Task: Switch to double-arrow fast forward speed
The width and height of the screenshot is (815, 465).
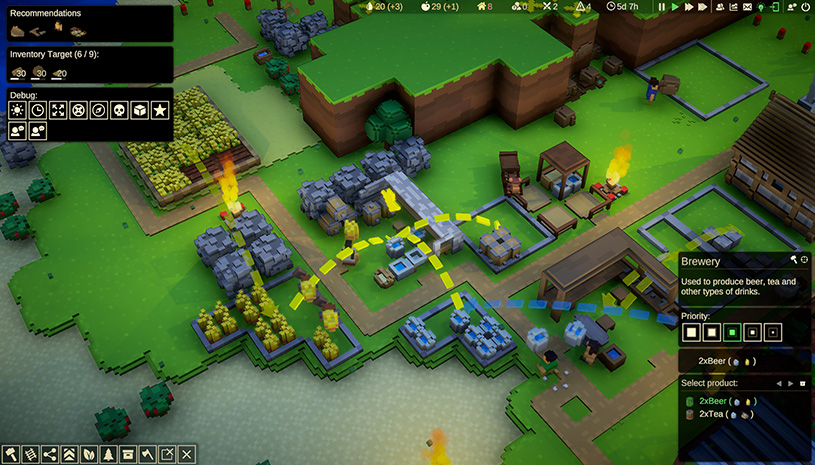Action: (x=689, y=7)
